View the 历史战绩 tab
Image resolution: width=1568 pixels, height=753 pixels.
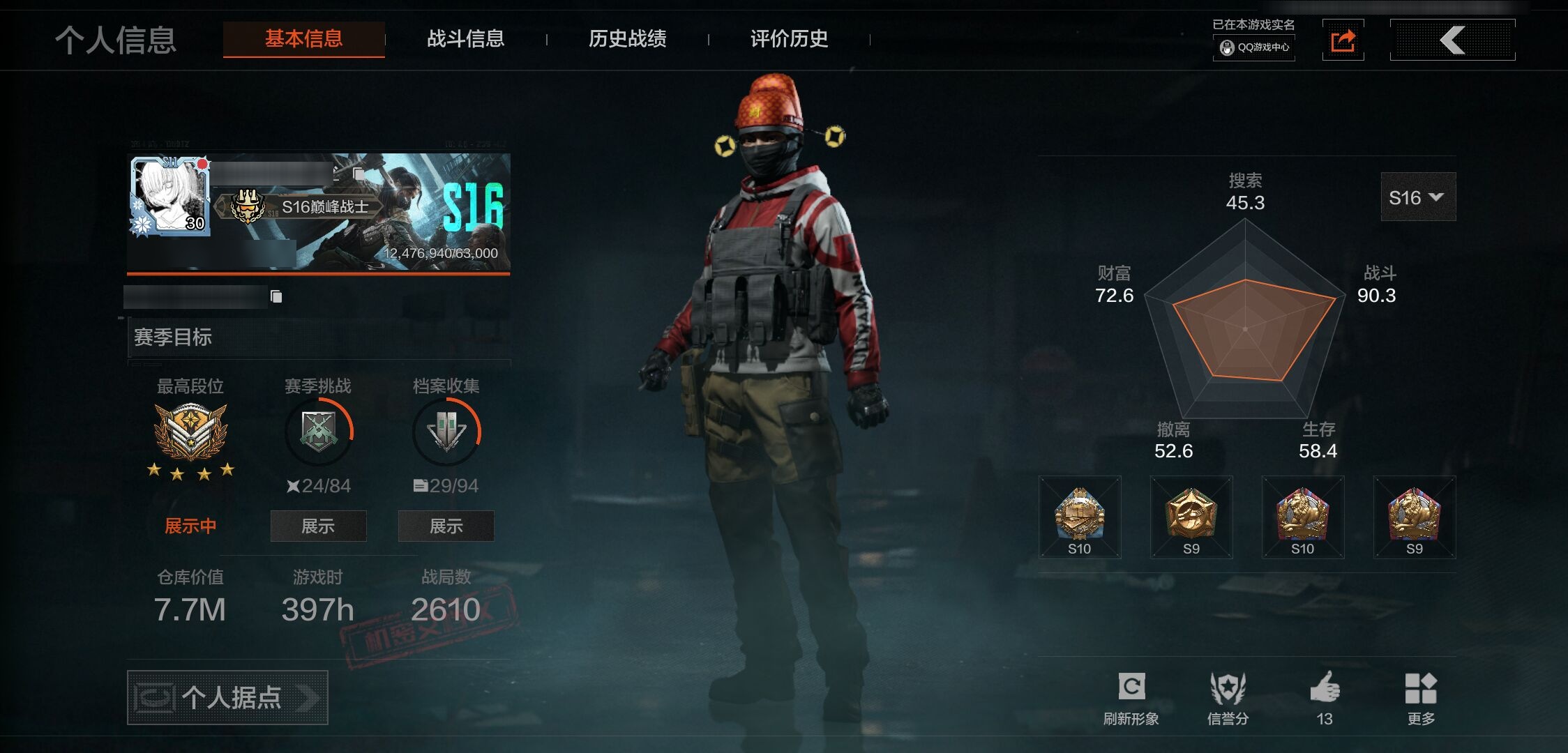[x=627, y=39]
